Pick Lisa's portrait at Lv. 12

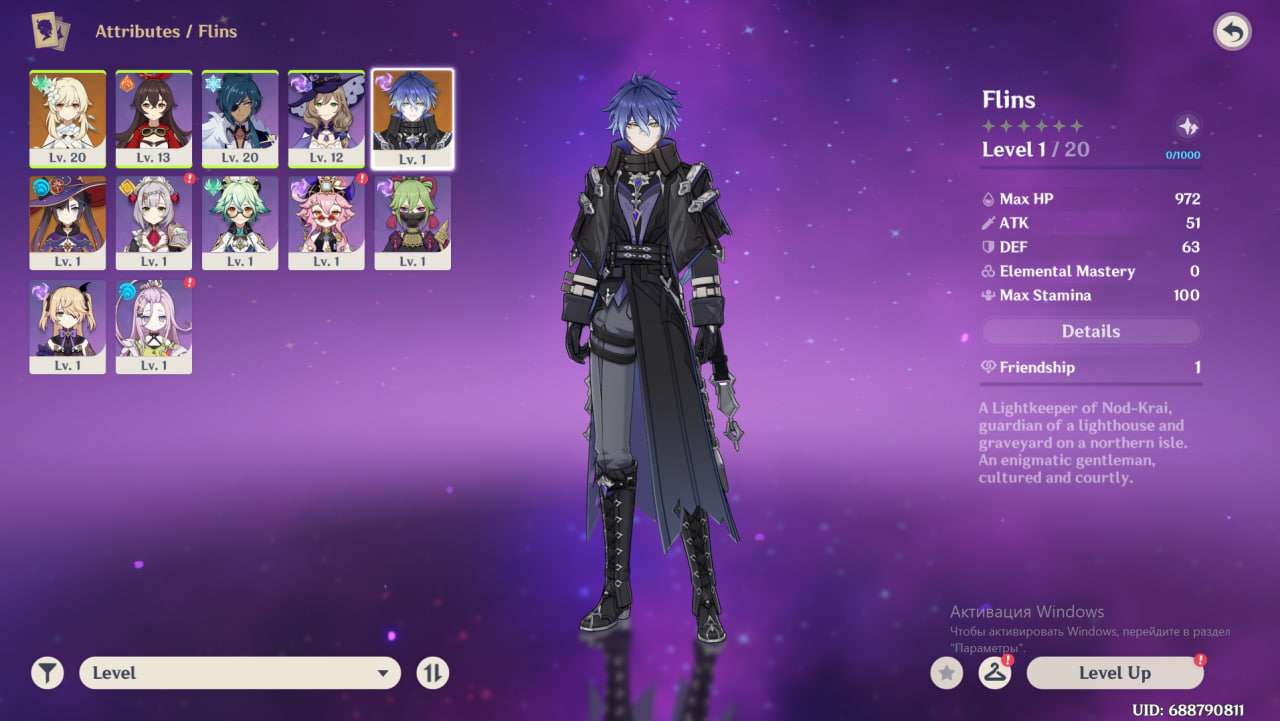326,118
